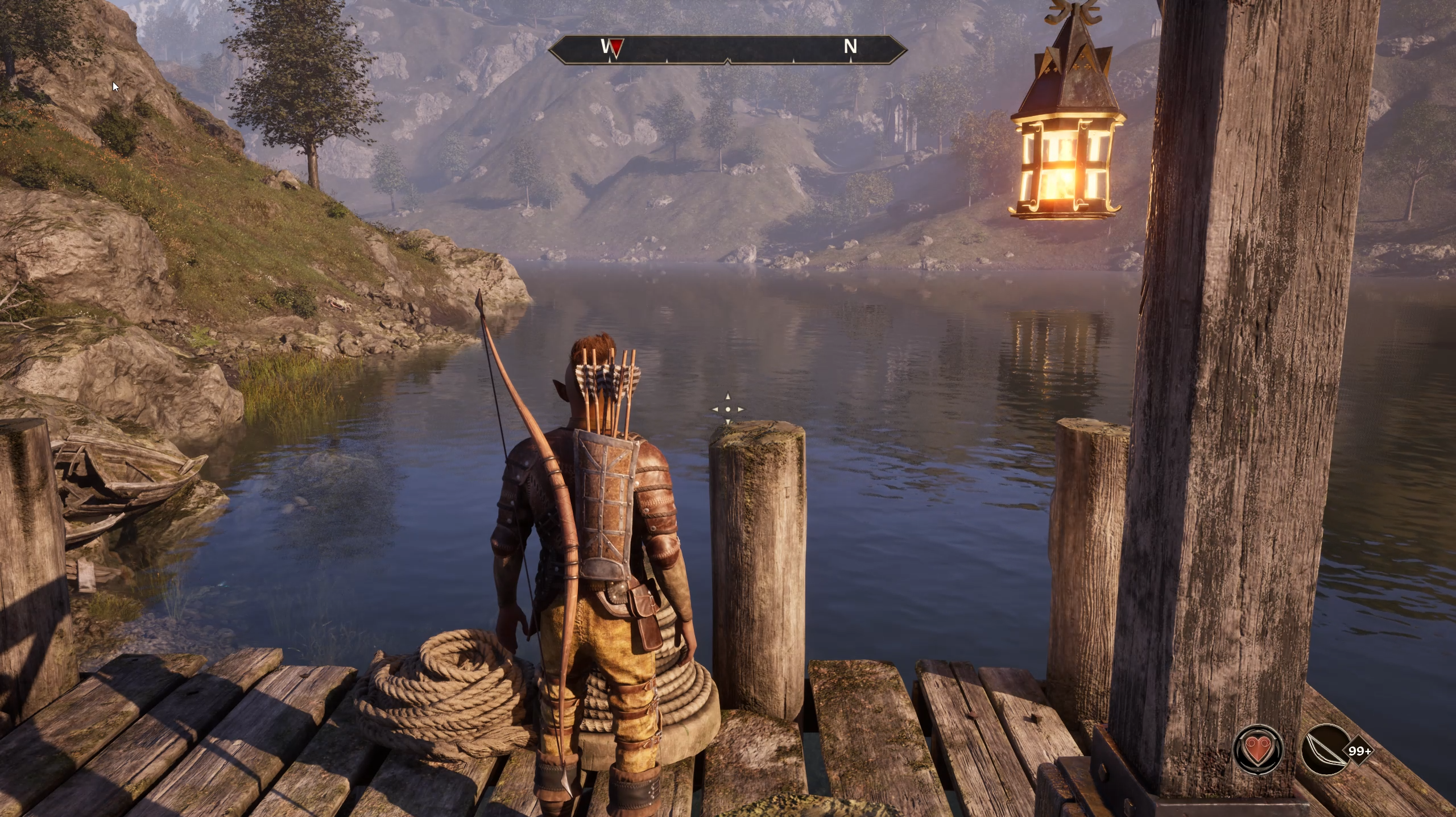This screenshot has height=817, width=1456.
Task: Click the red marker on the compass bar
Action: point(616,47)
